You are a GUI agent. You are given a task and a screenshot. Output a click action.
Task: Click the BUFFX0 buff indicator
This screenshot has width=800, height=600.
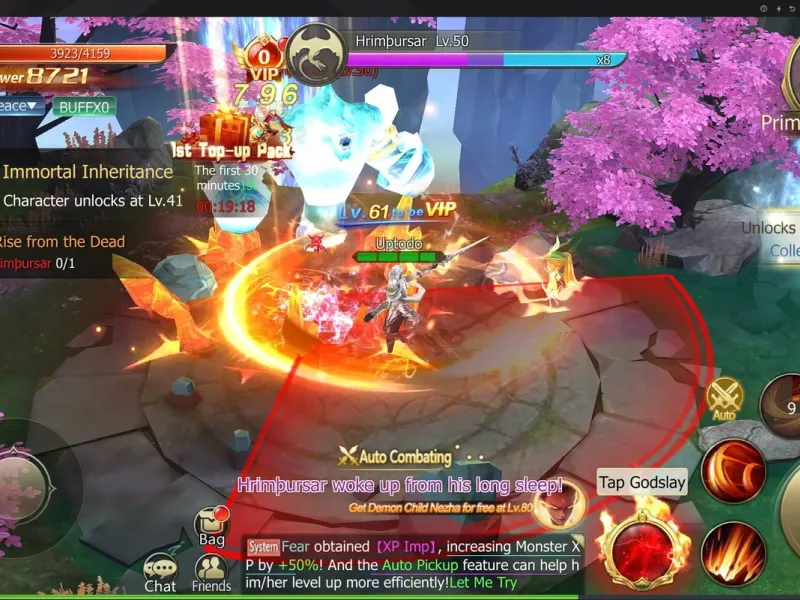click(x=85, y=106)
